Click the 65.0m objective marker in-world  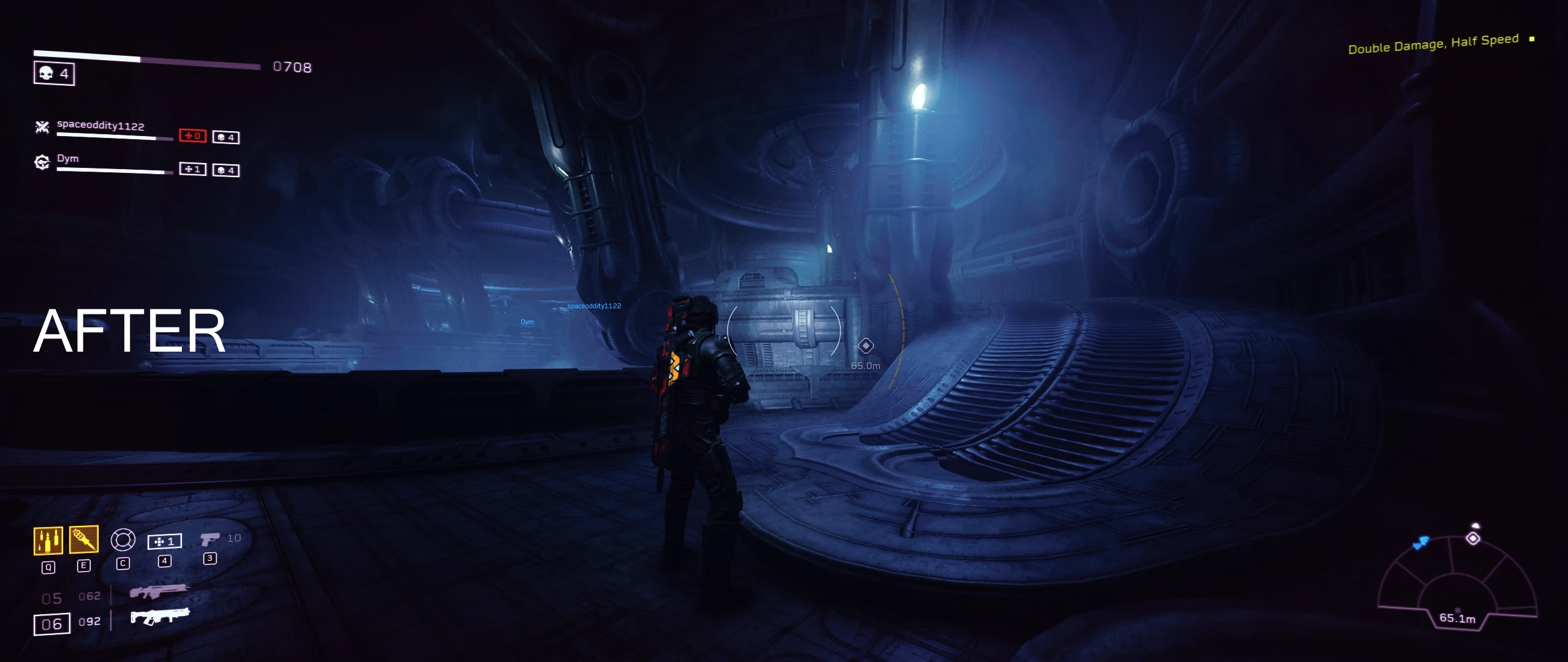pyautogui.click(x=866, y=345)
